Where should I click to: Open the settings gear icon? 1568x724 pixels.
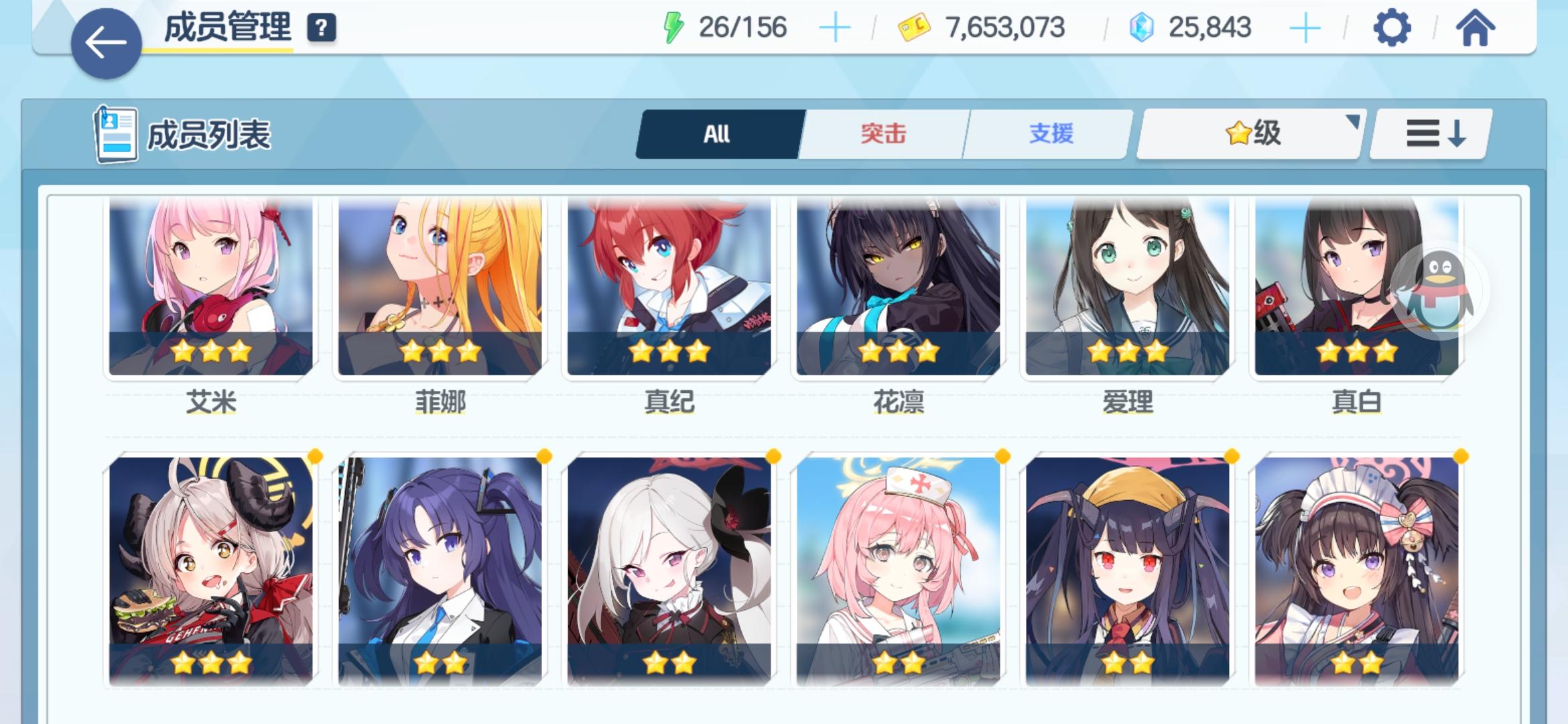[1393, 27]
